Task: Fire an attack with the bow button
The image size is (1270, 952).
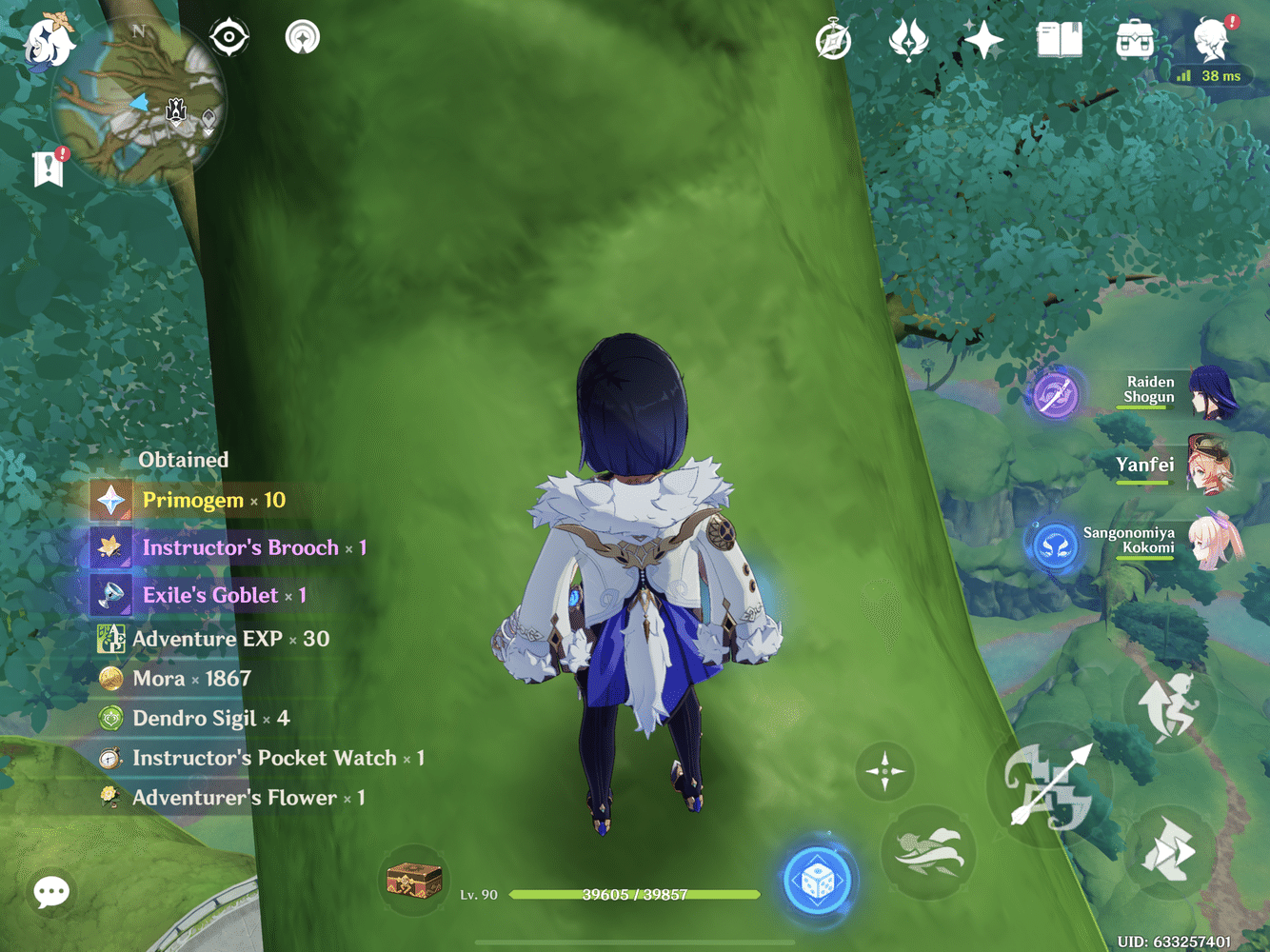Action: 1047,787
